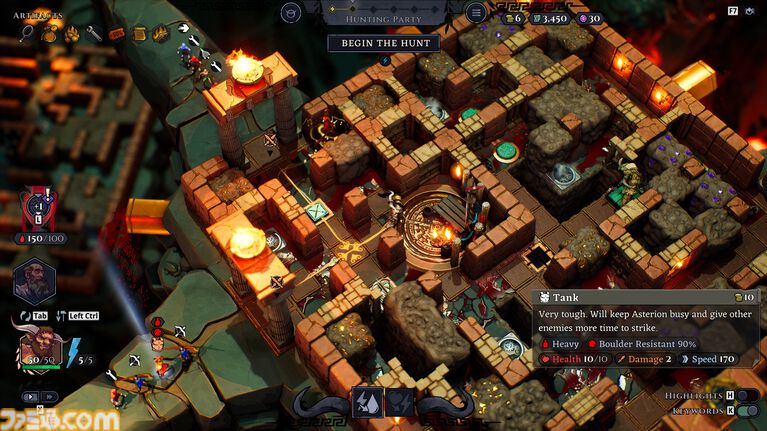Select the coin pouch artifact

(x=49, y=34)
